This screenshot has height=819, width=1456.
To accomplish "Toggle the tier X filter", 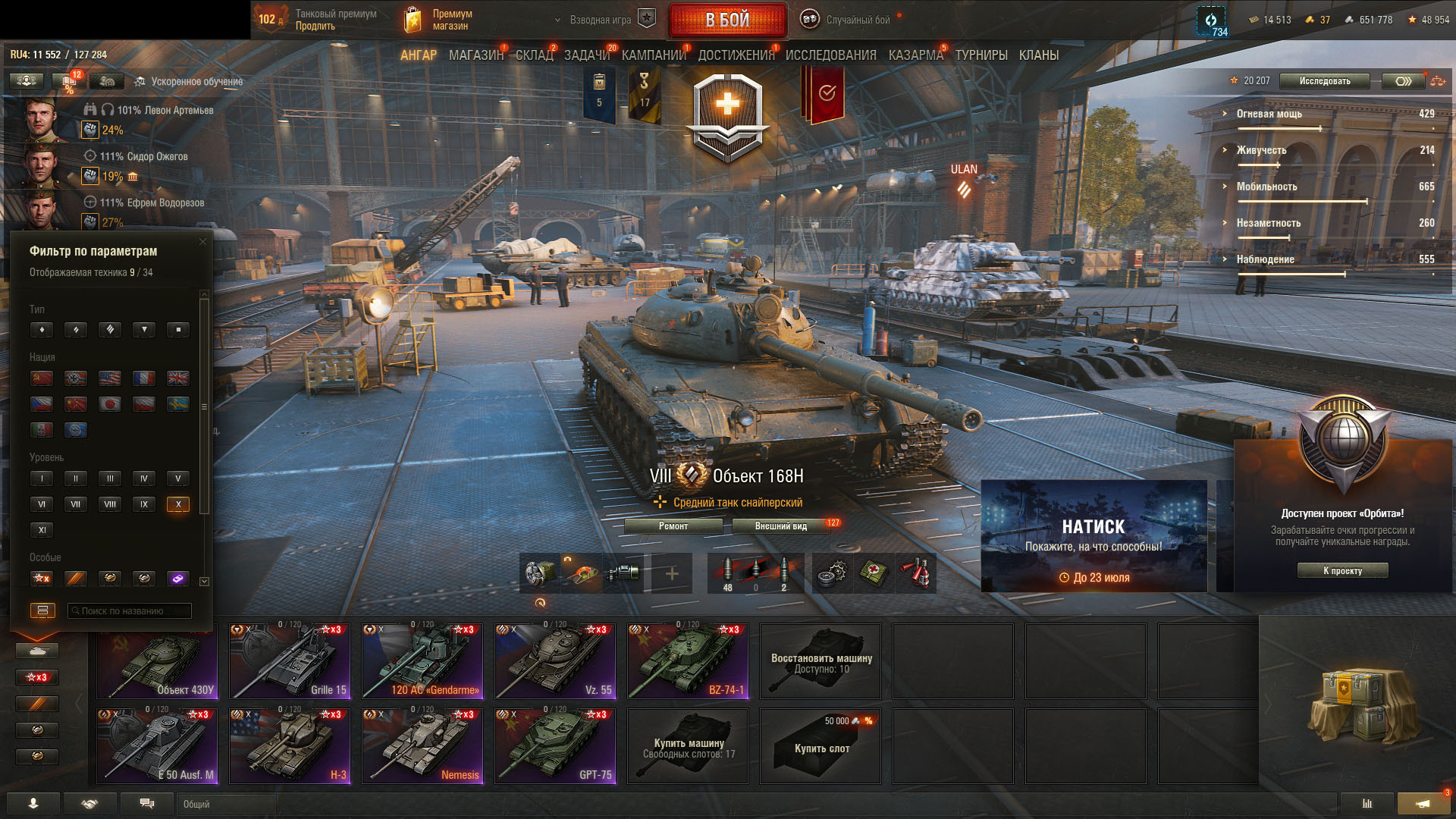I will 178,504.
